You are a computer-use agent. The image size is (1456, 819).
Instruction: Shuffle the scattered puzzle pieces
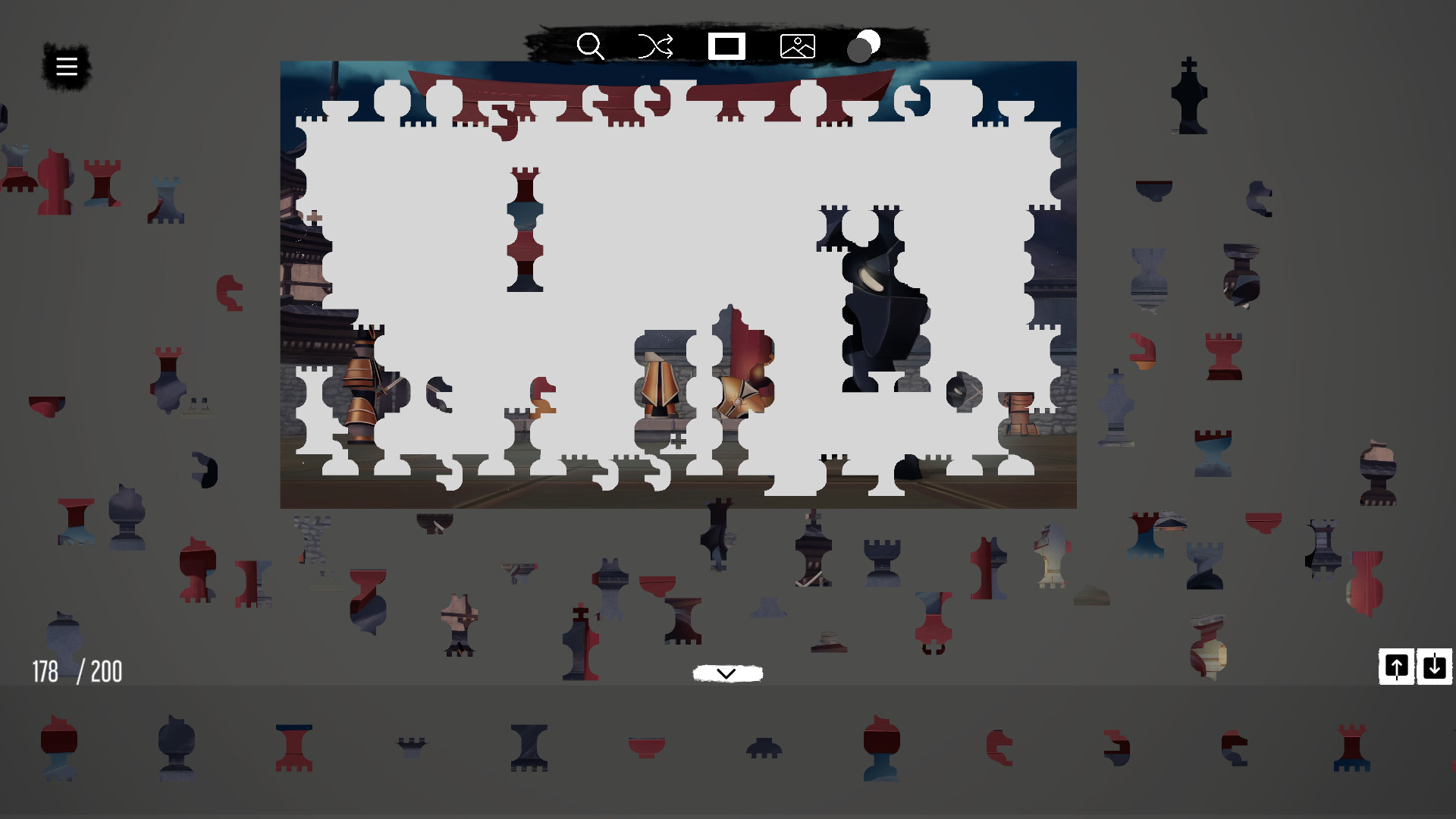point(654,47)
